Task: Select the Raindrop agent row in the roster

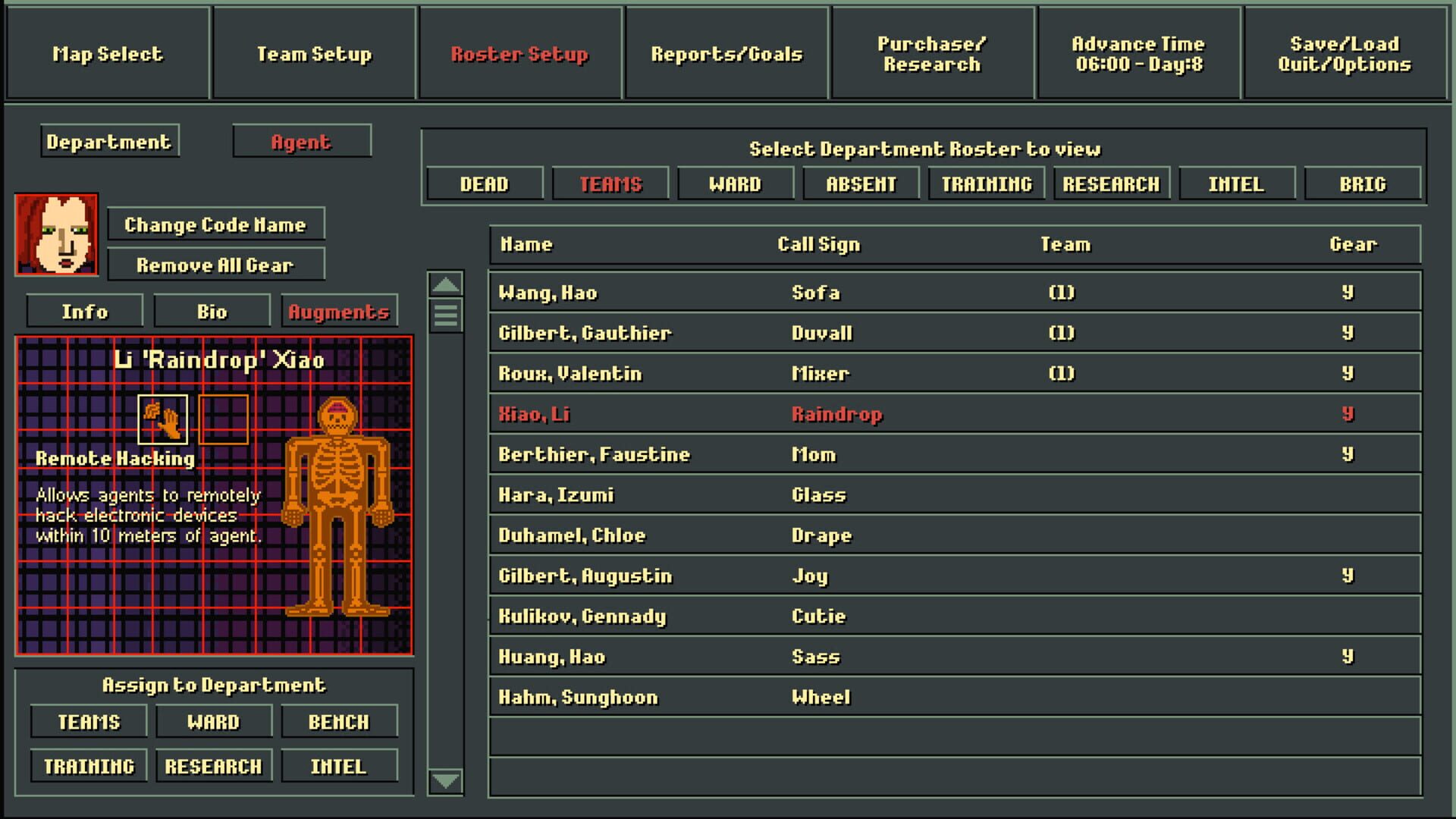Action: pyautogui.click(x=834, y=414)
